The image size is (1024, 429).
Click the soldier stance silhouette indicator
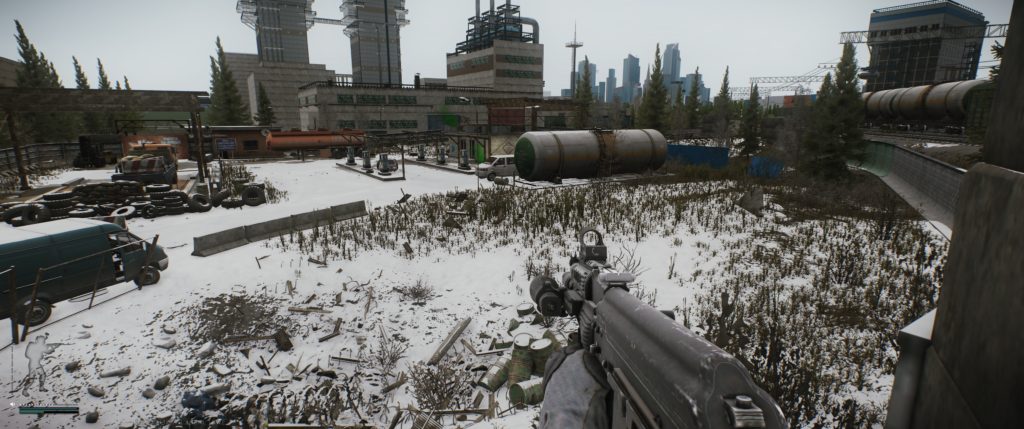point(37,361)
